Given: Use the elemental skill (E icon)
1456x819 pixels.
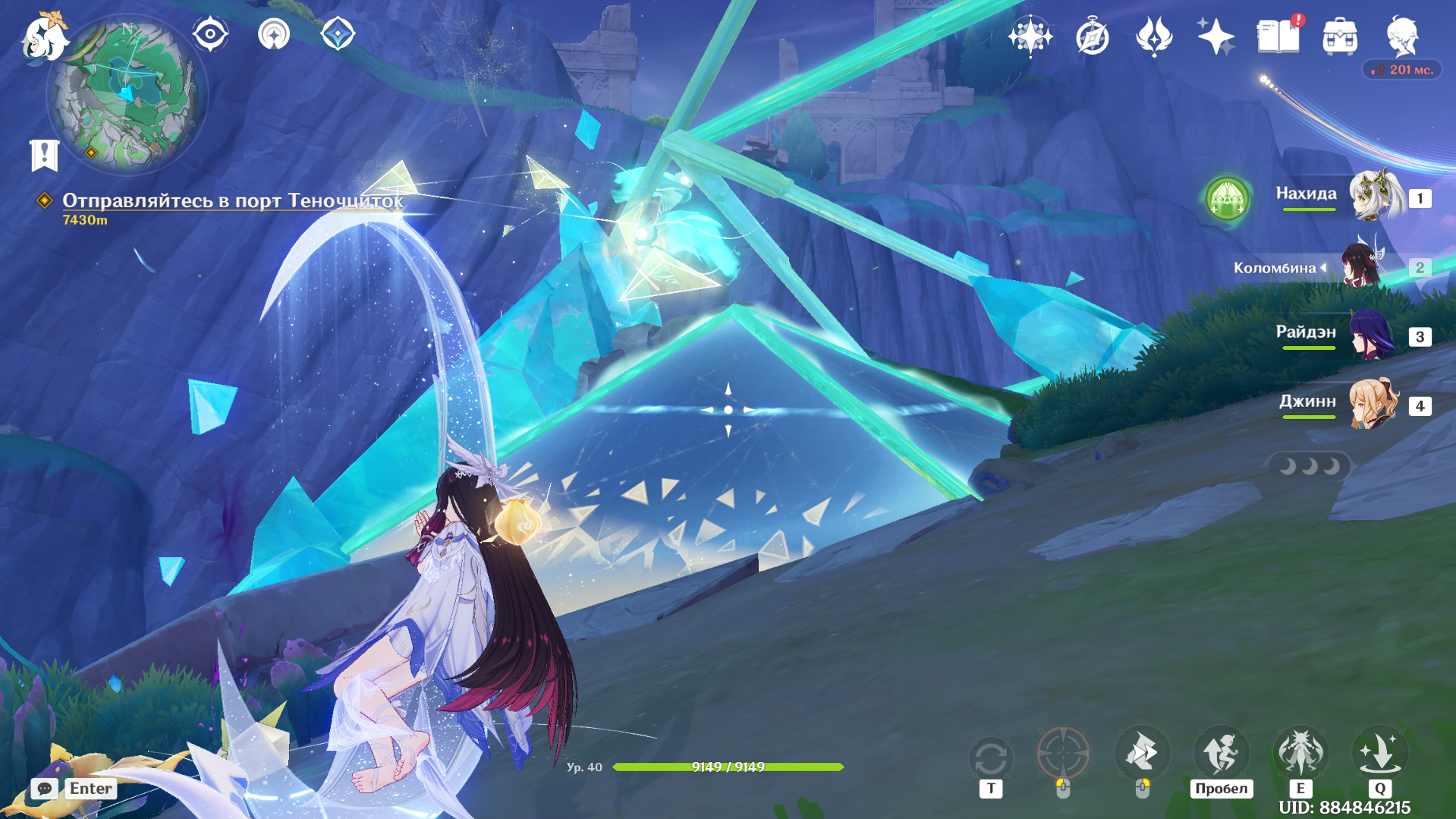Looking at the screenshot, I should (1300, 754).
